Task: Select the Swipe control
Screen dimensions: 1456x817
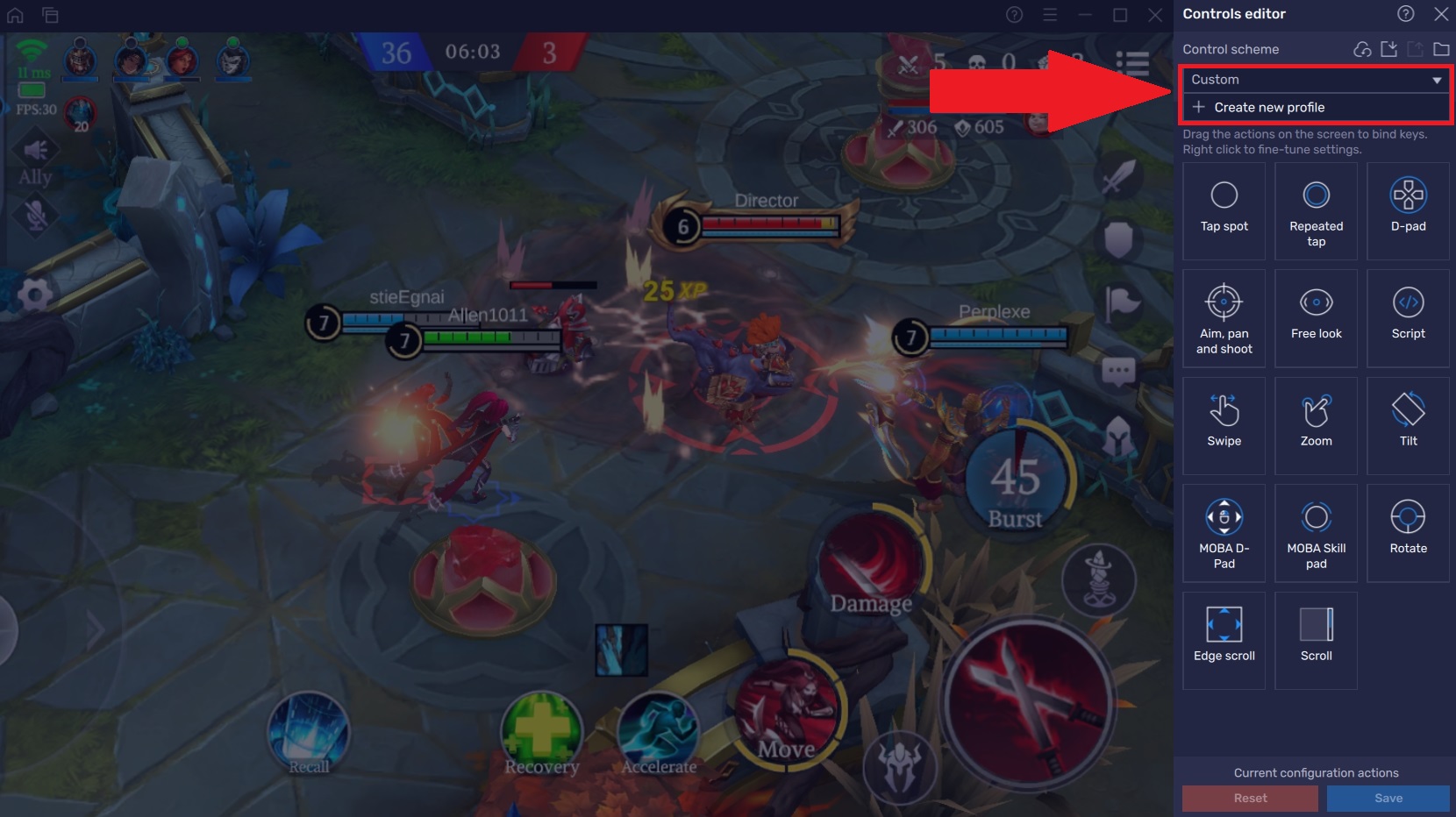Action: [1224, 425]
